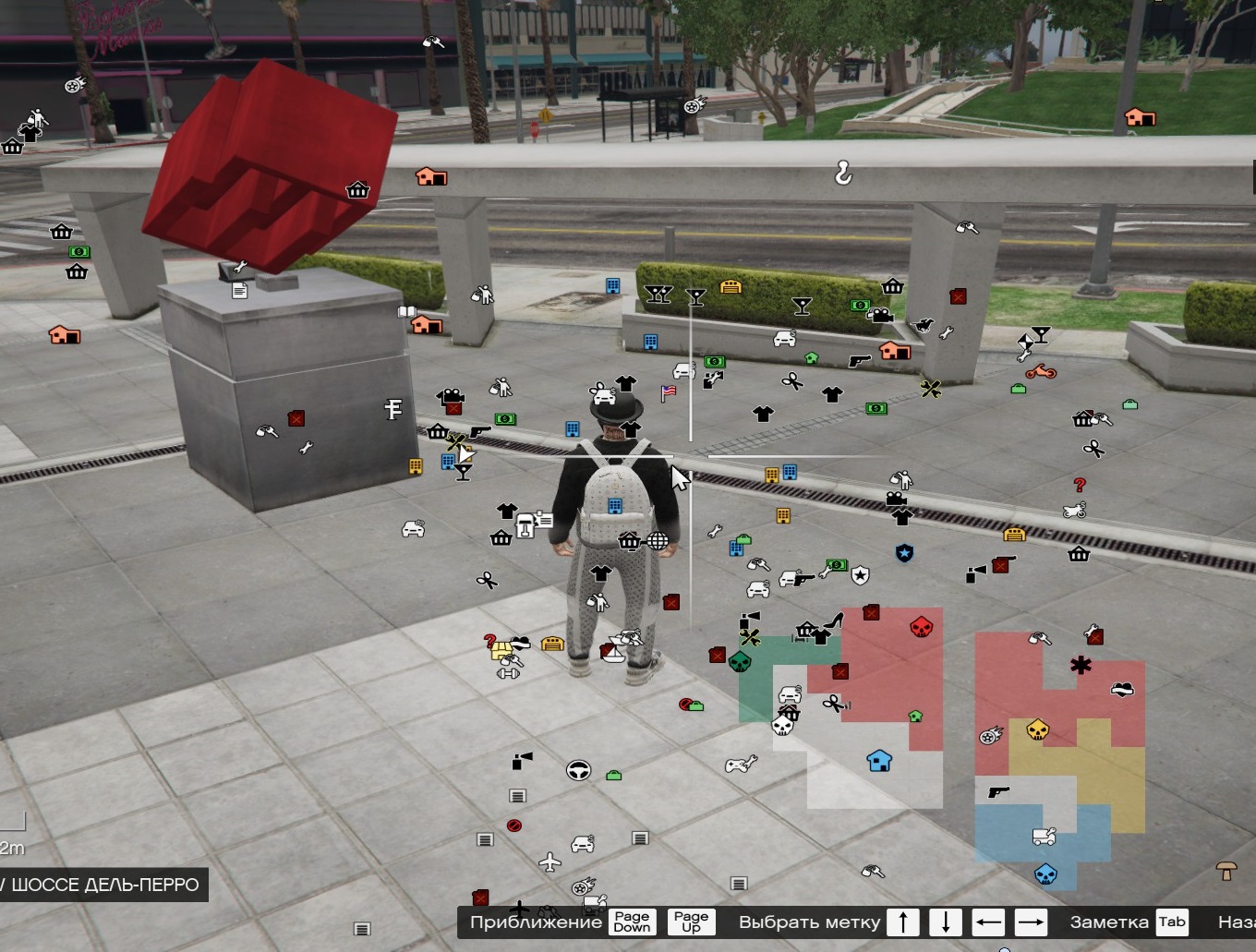Select the airplane map marker
Image resolution: width=1256 pixels, height=952 pixels.
click(549, 862)
